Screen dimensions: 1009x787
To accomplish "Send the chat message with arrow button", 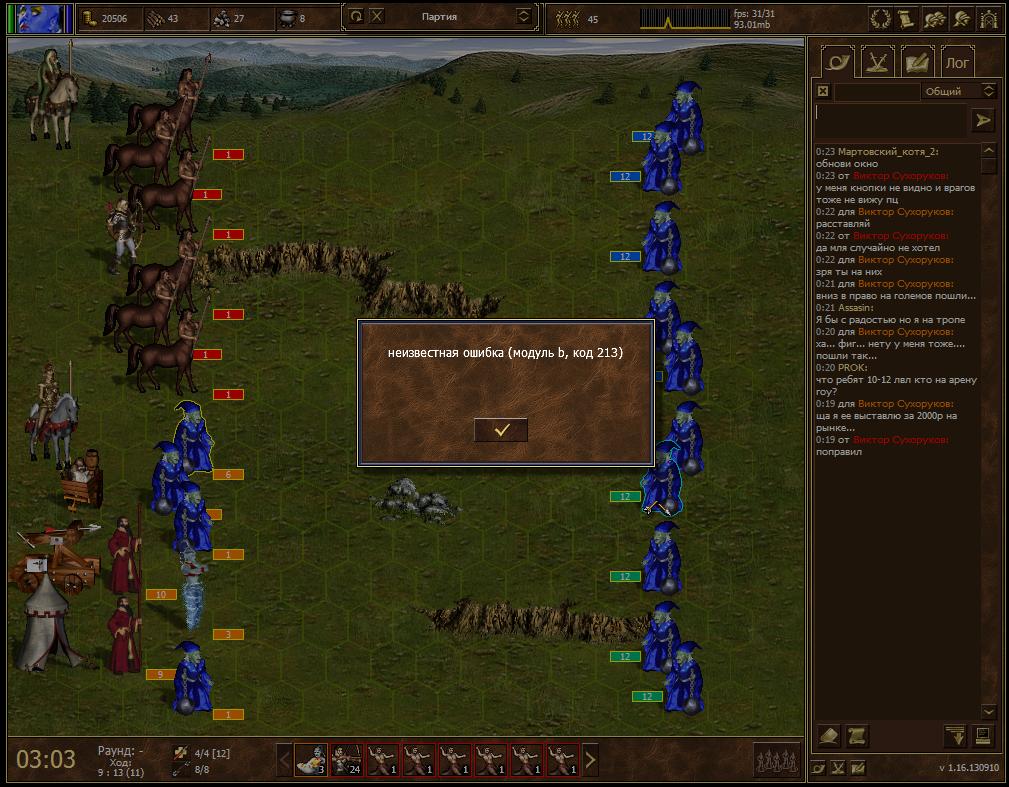I will (983, 120).
